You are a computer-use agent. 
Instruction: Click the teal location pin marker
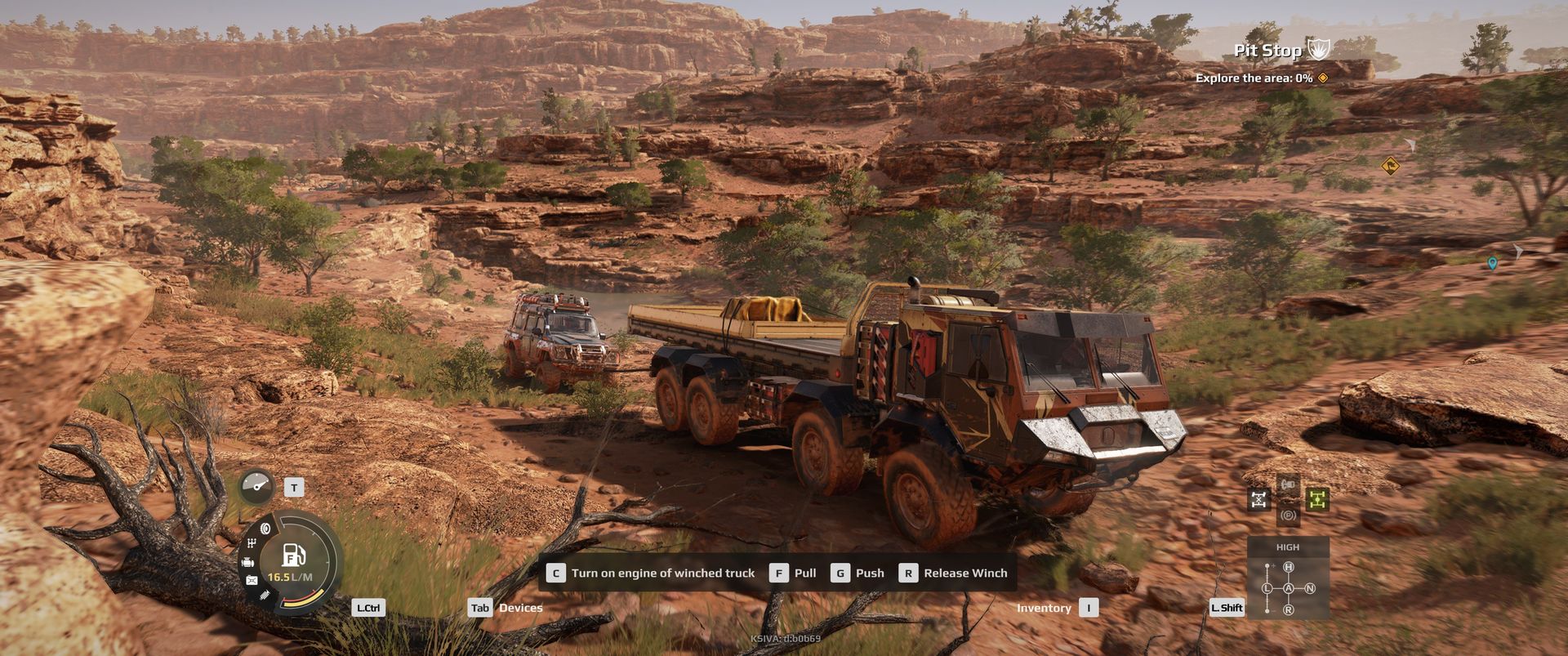click(x=1492, y=263)
